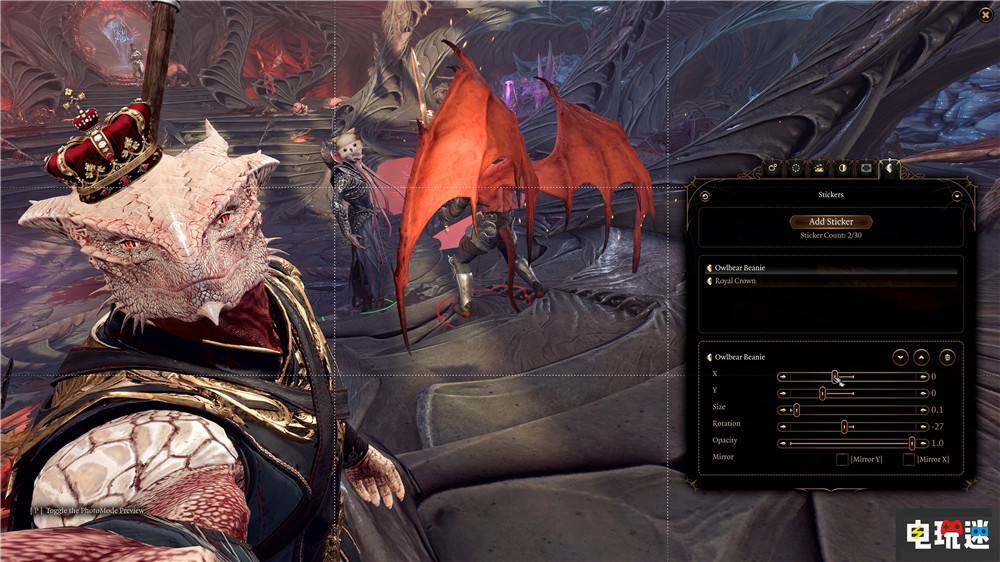
Task: Click the Opacity slider handle
Action: tap(912, 441)
